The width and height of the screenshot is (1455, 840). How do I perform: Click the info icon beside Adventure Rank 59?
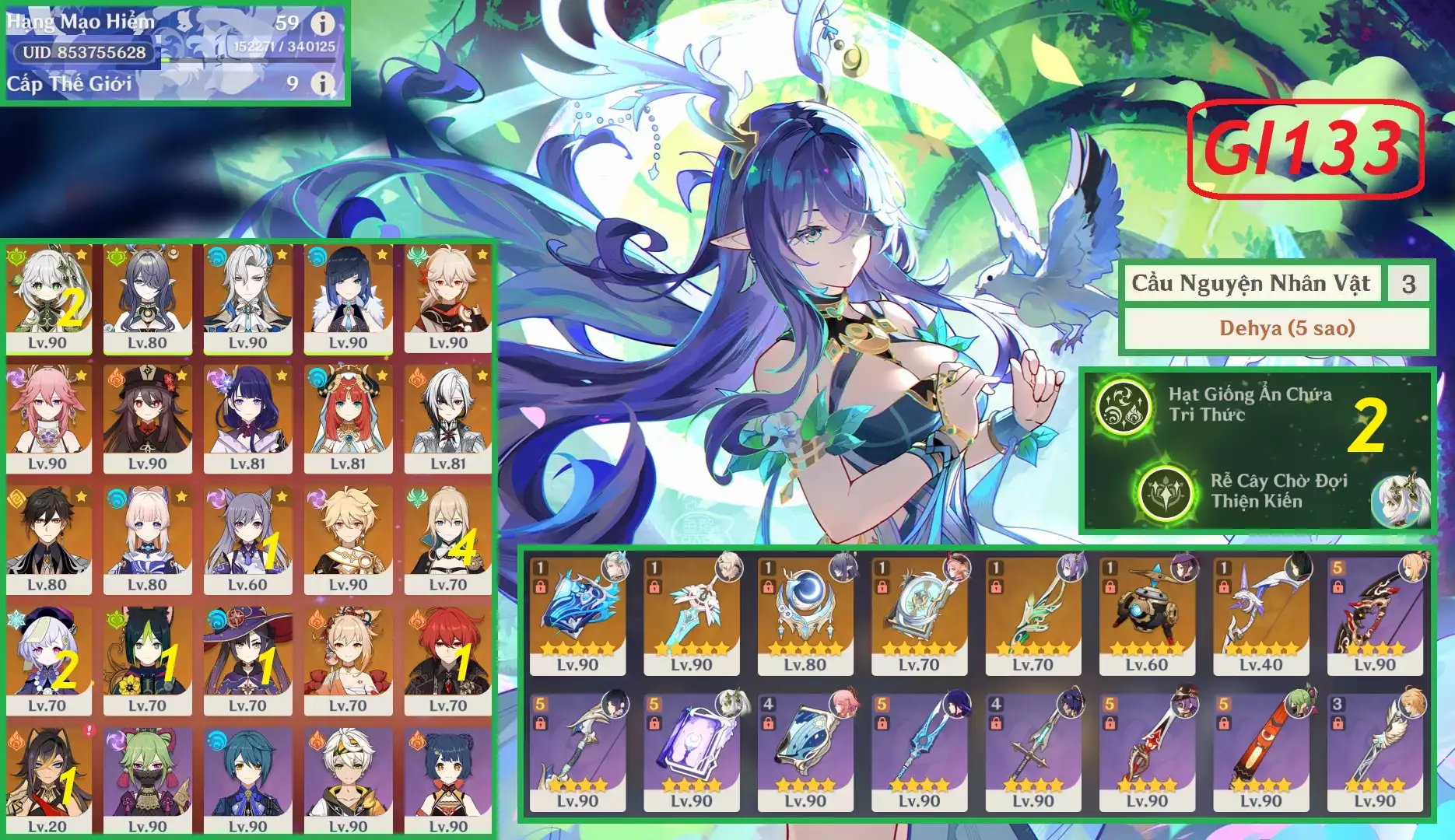tap(322, 24)
